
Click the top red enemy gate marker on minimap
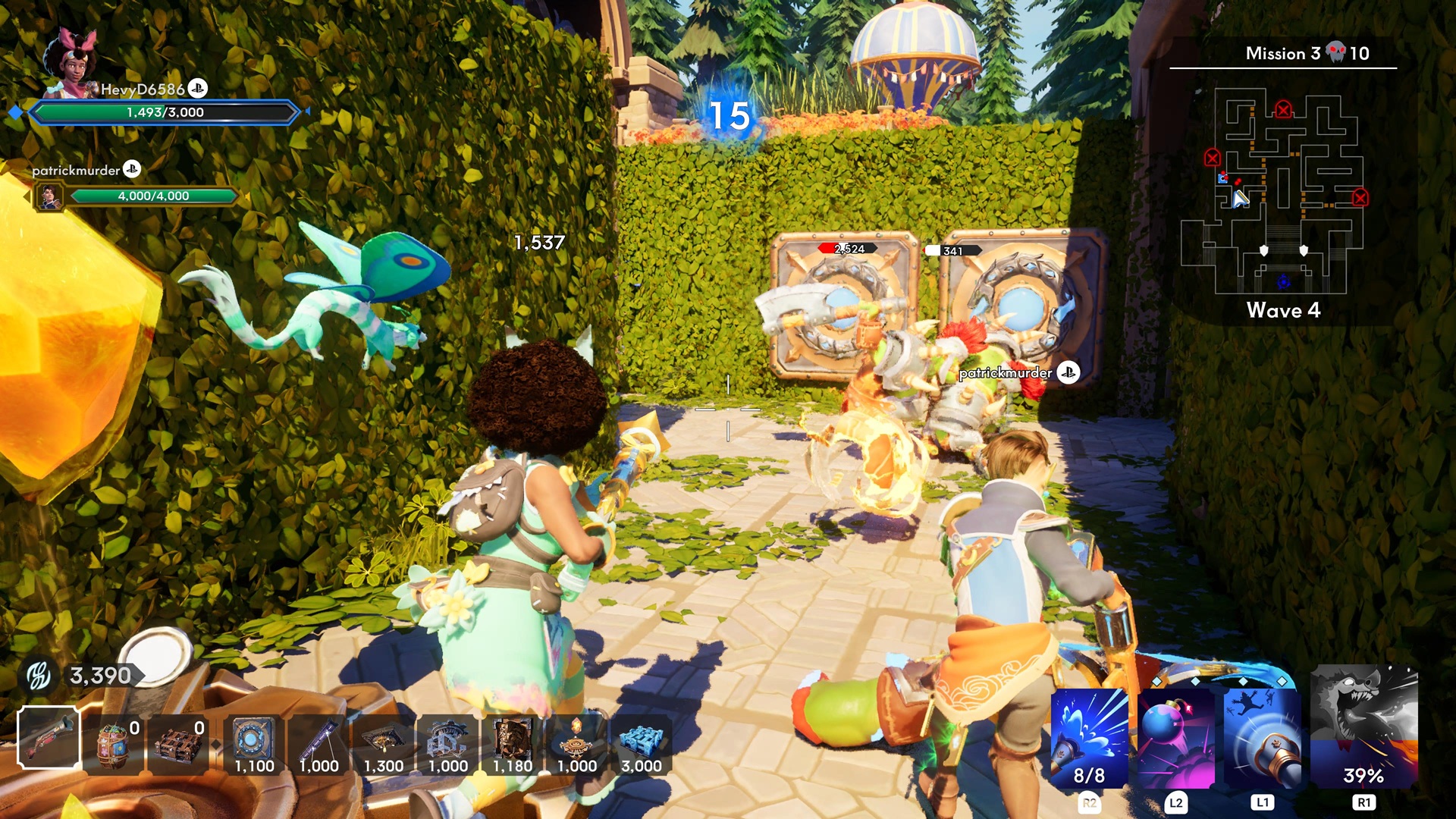click(x=1283, y=110)
